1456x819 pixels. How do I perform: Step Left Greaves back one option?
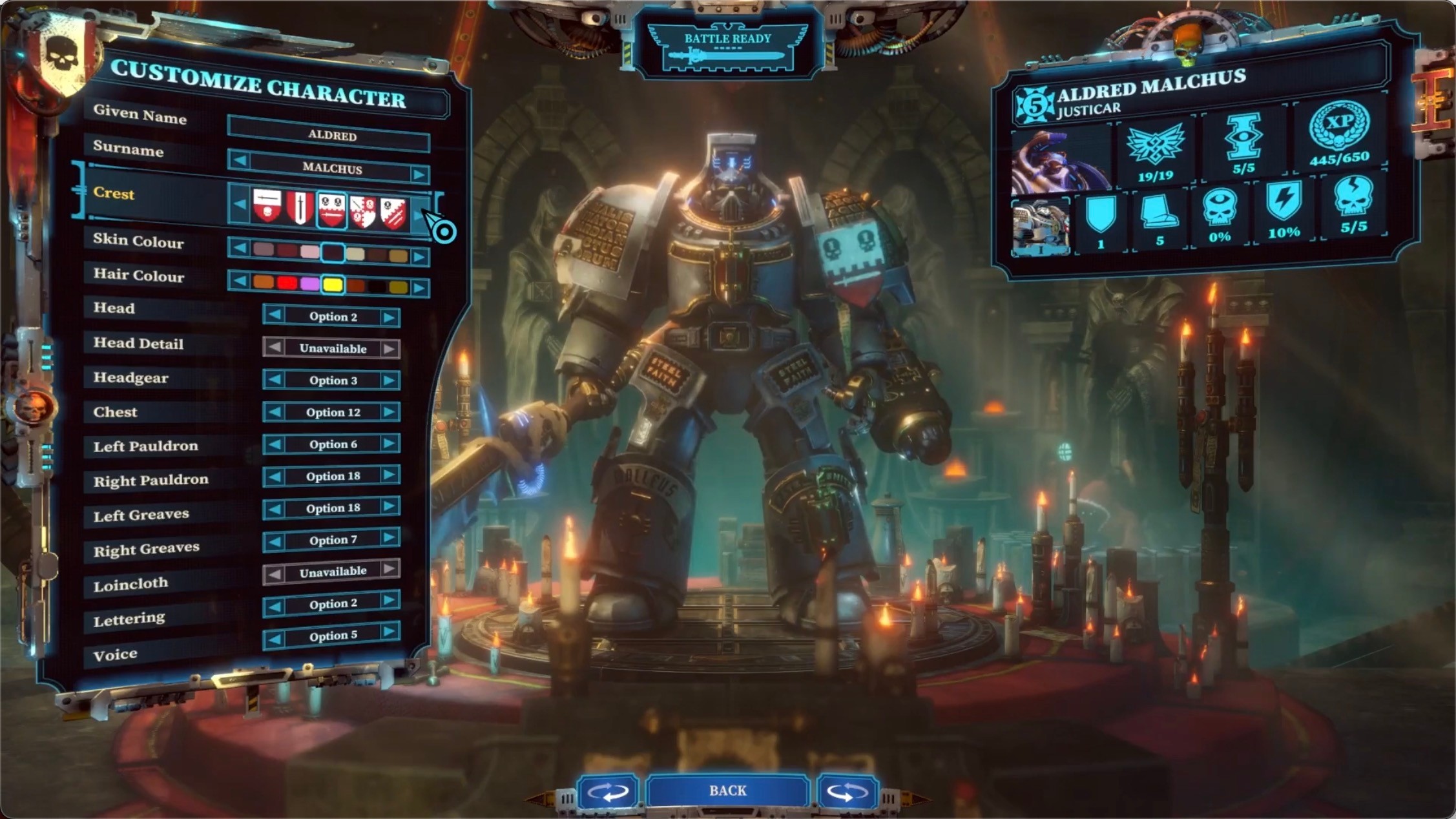click(274, 508)
